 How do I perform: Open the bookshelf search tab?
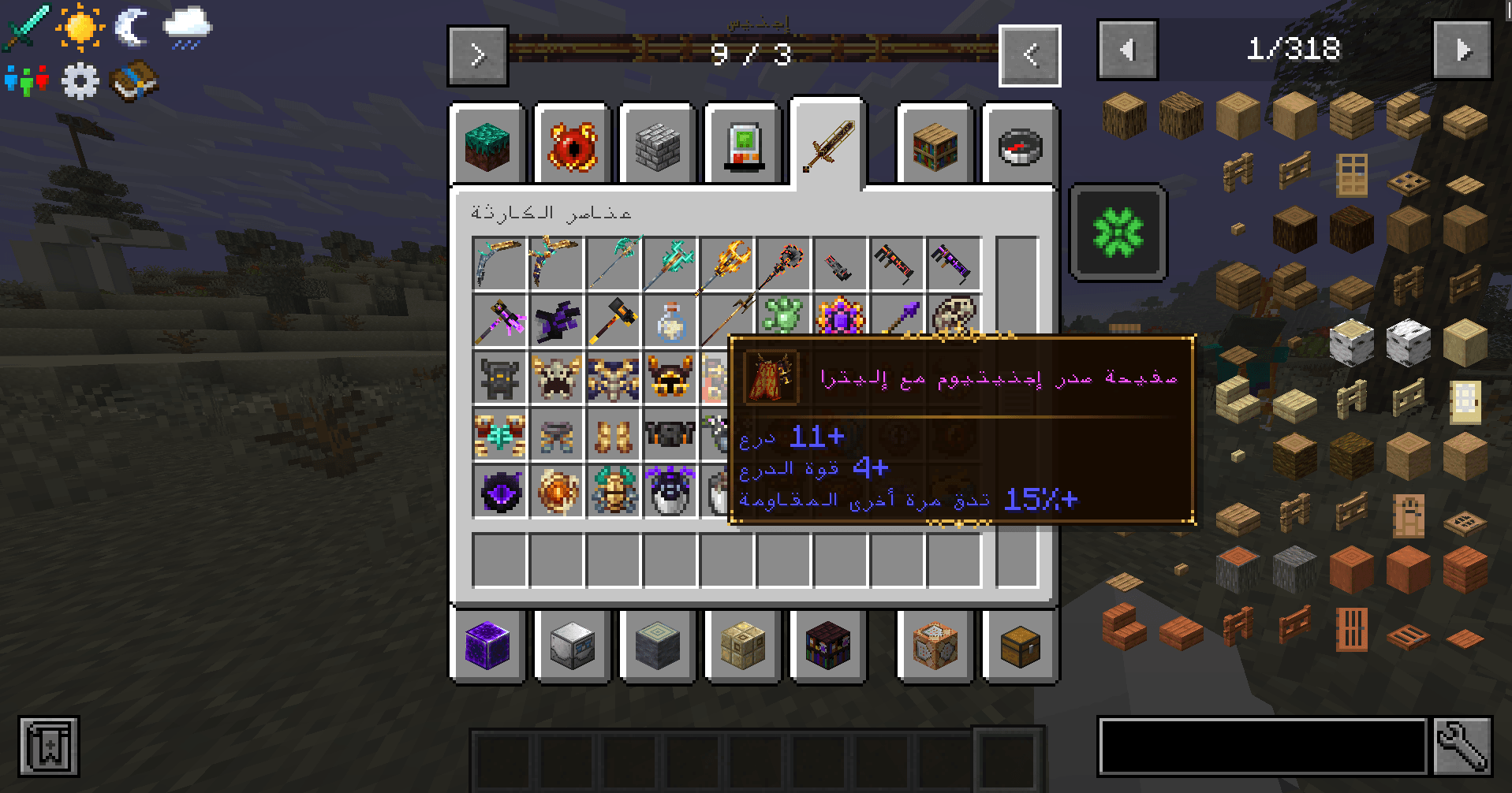click(x=935, y=147)
